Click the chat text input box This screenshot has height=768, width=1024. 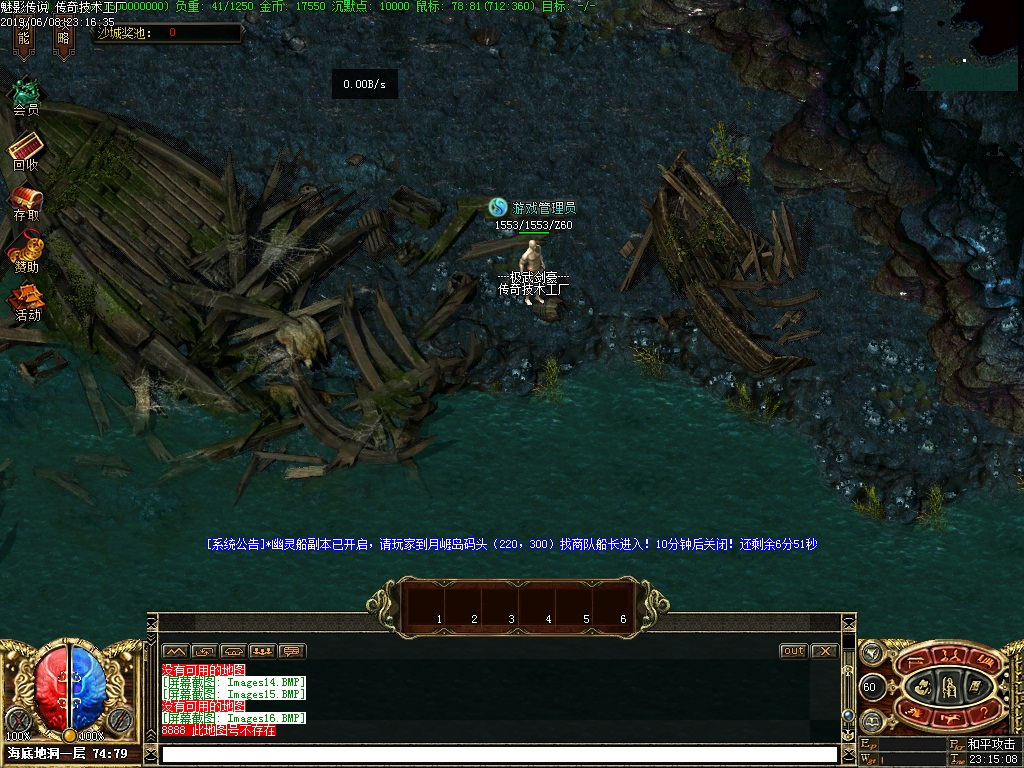point(498,754)
